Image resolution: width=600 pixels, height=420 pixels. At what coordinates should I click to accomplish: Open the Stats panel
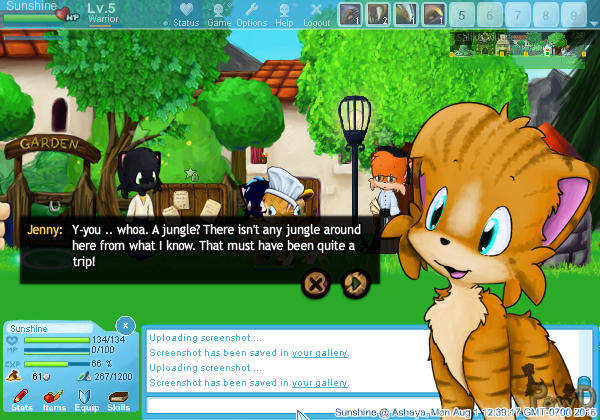(22, 400)
